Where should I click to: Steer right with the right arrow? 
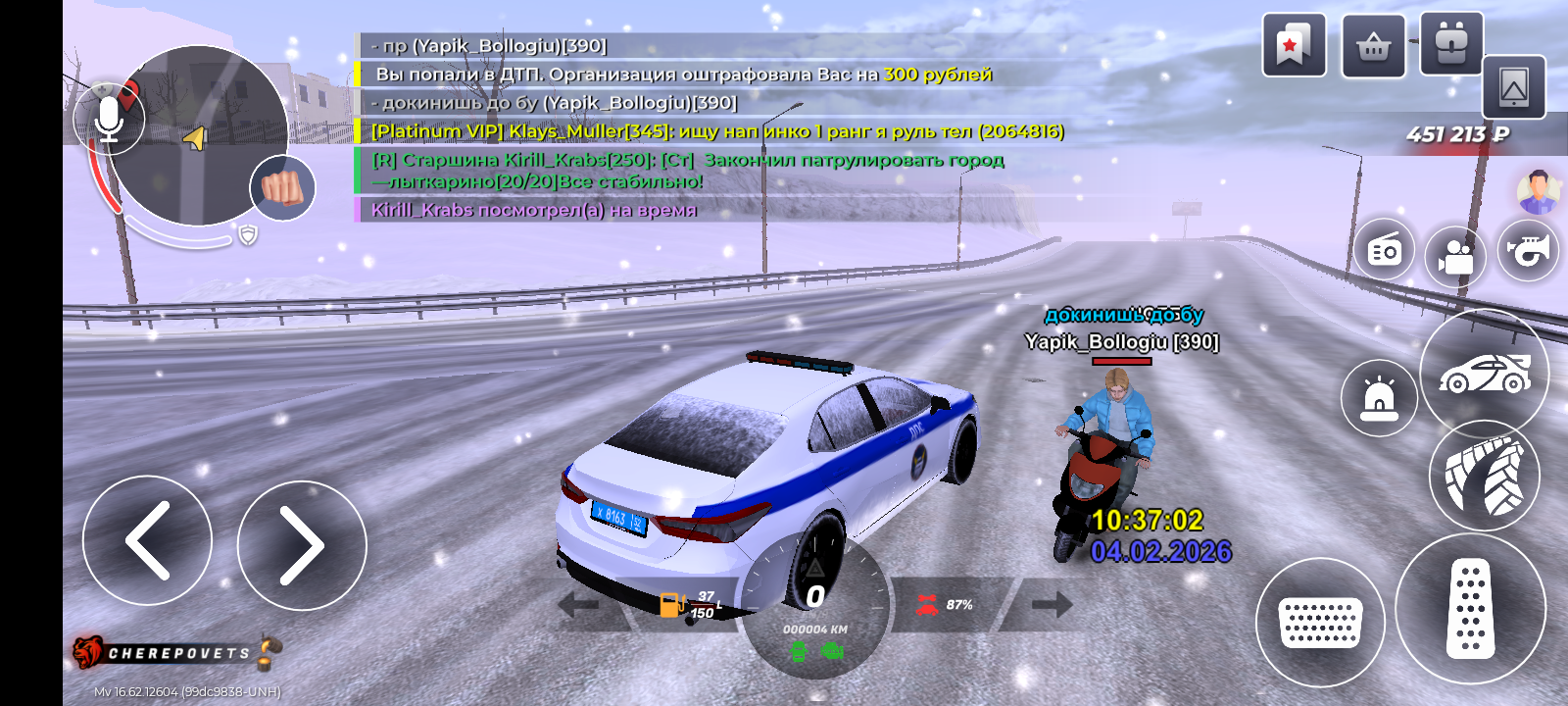[302, 545]
